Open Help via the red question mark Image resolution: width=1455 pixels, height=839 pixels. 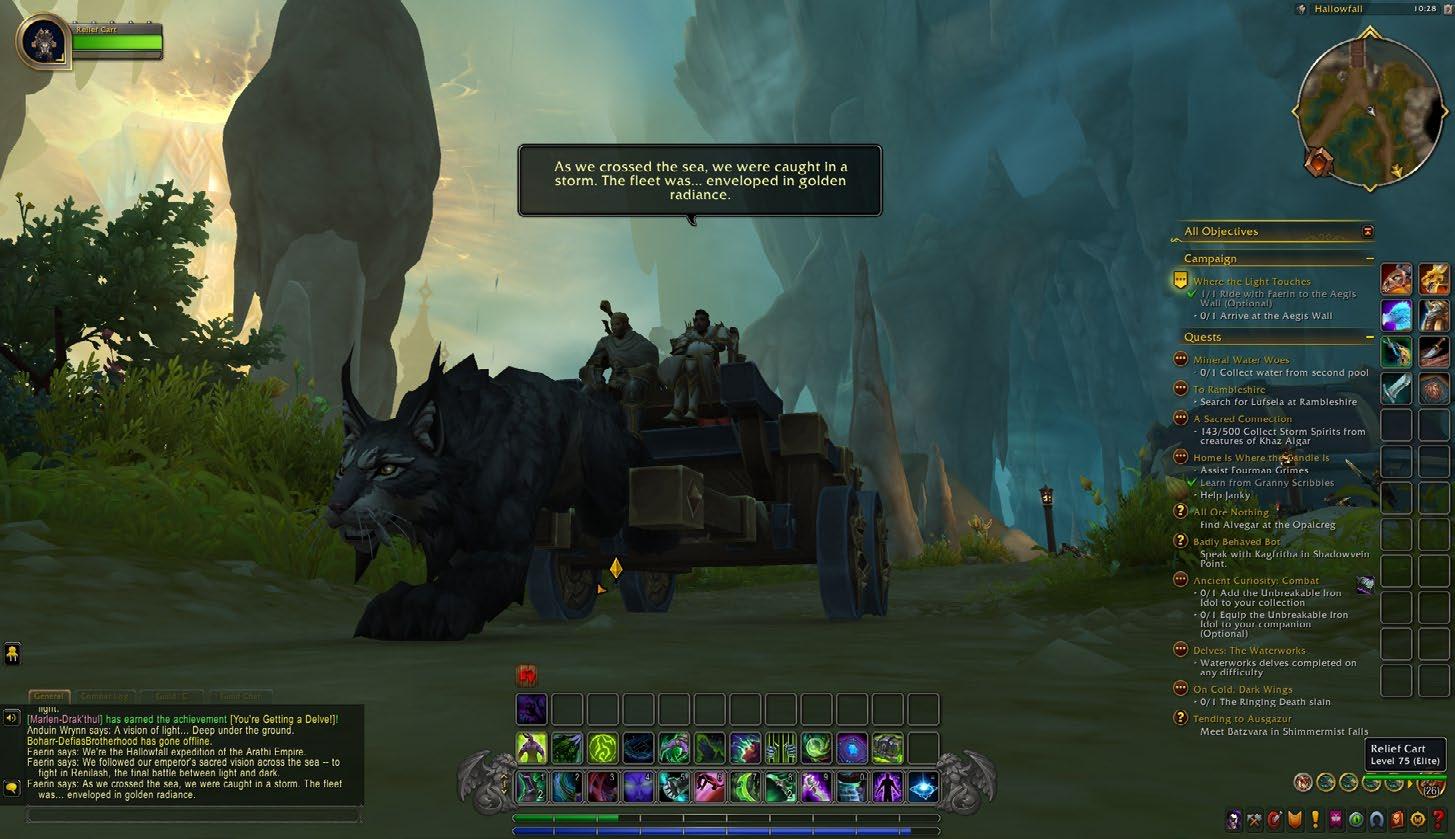[1439, 820]
